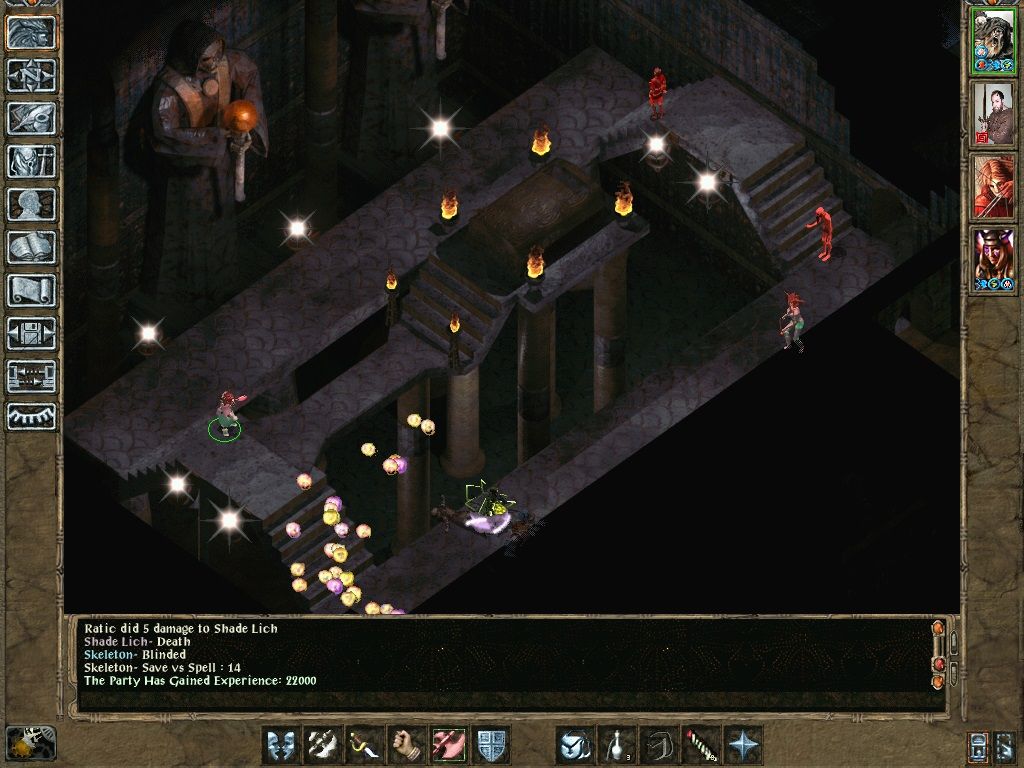Select the bearded man party portrait
The image size is (1024, 768).
(x=993, y=114)
